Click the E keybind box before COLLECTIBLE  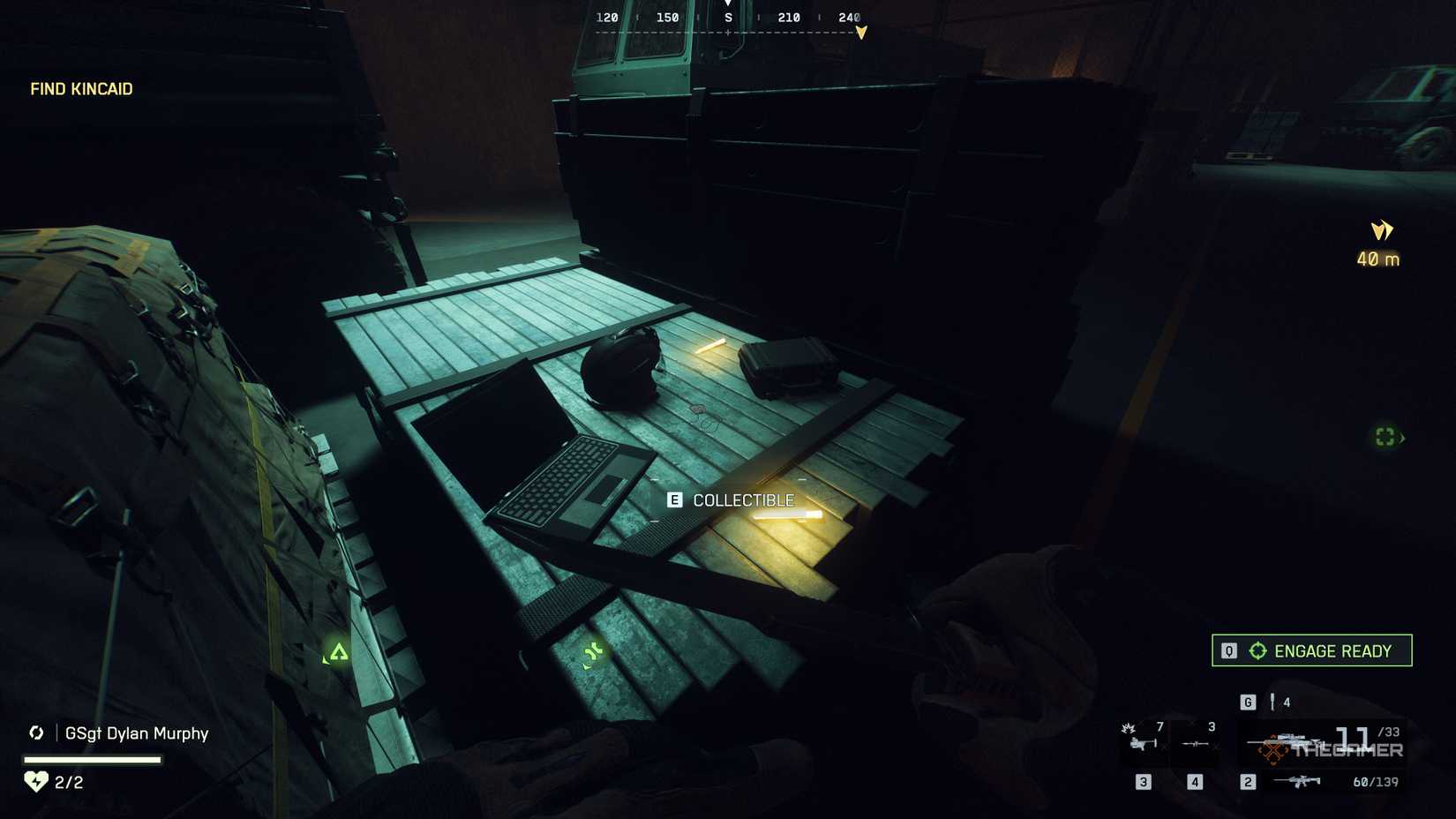tap(675, 499)
